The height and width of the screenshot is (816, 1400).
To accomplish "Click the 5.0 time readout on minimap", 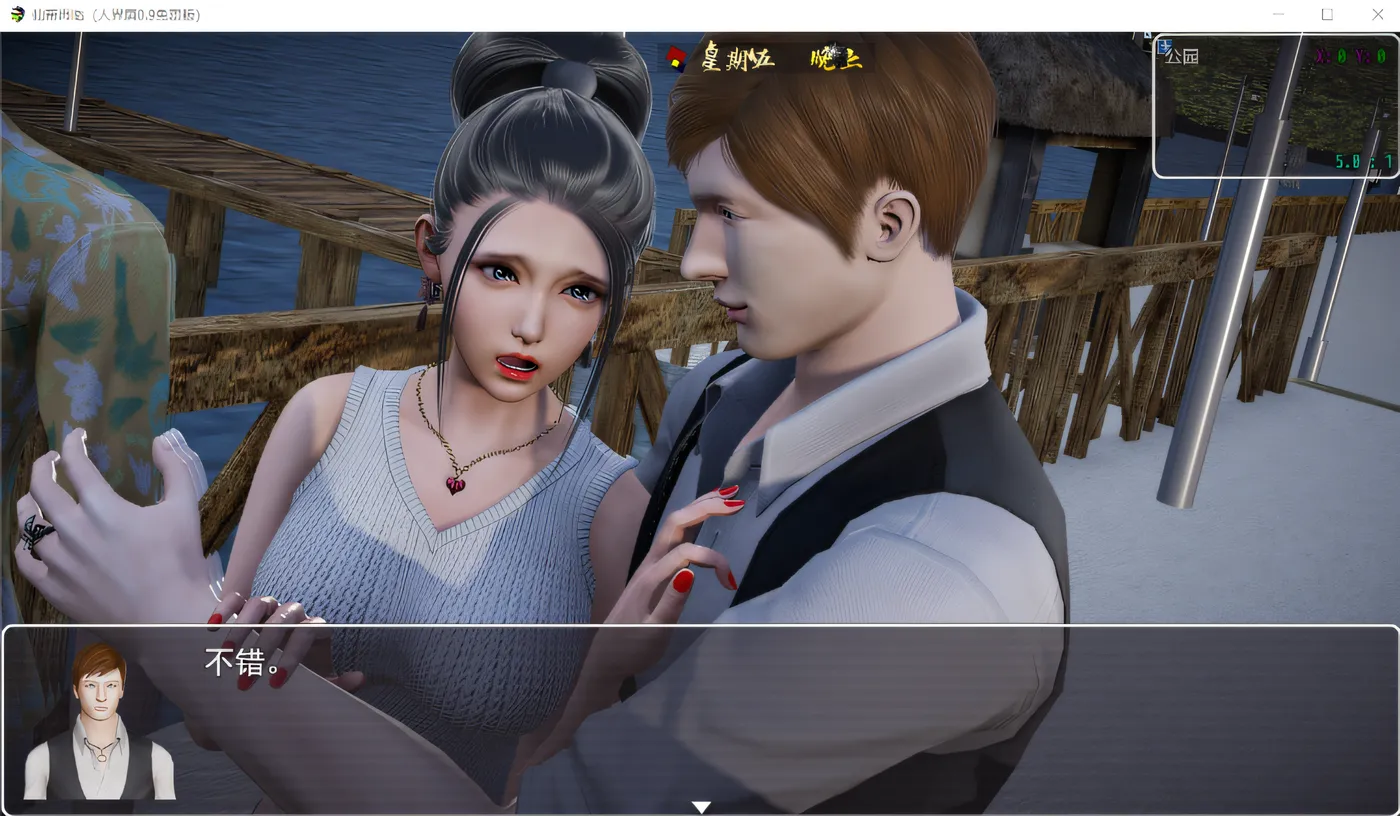I will pyautogui.click(x=1347, y=160).
